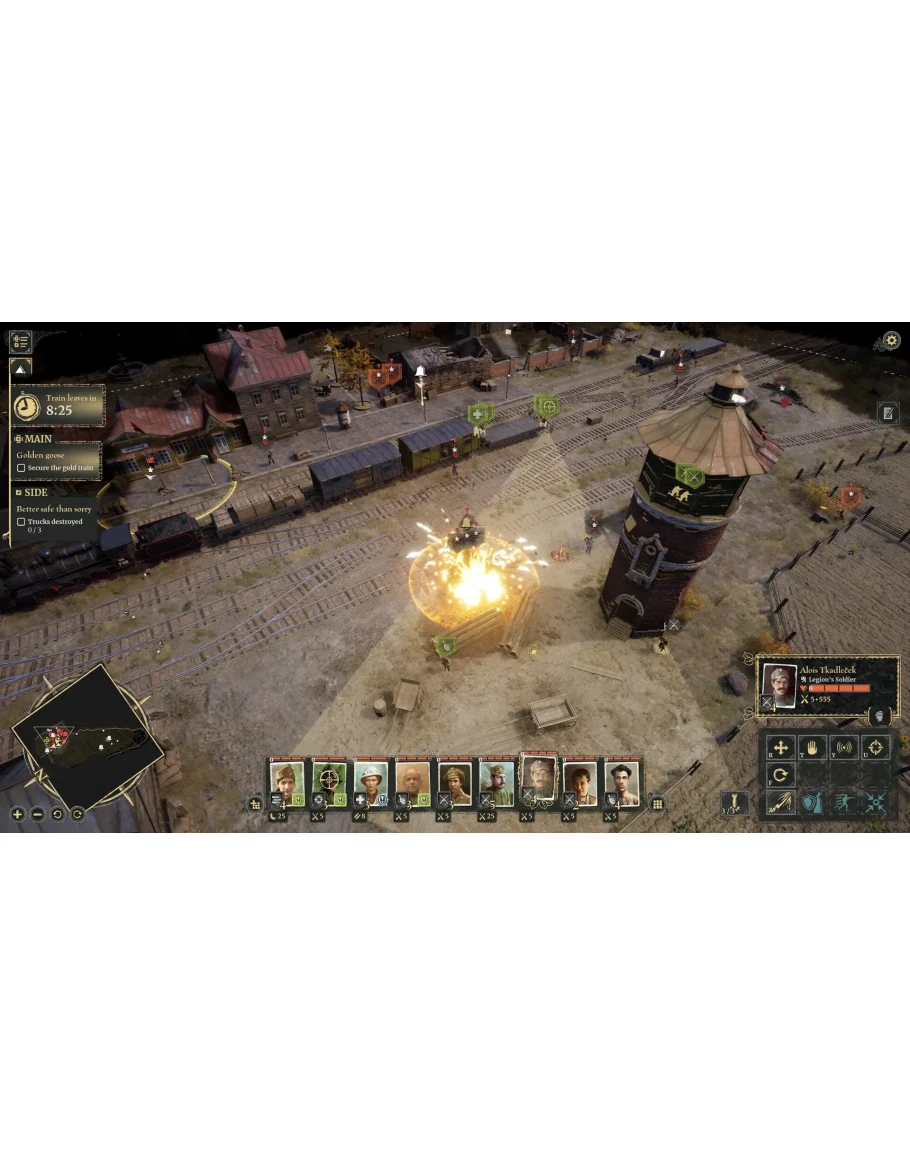Open the notes journal icon
Screen dimensions: 910x1155
[888, 412]
